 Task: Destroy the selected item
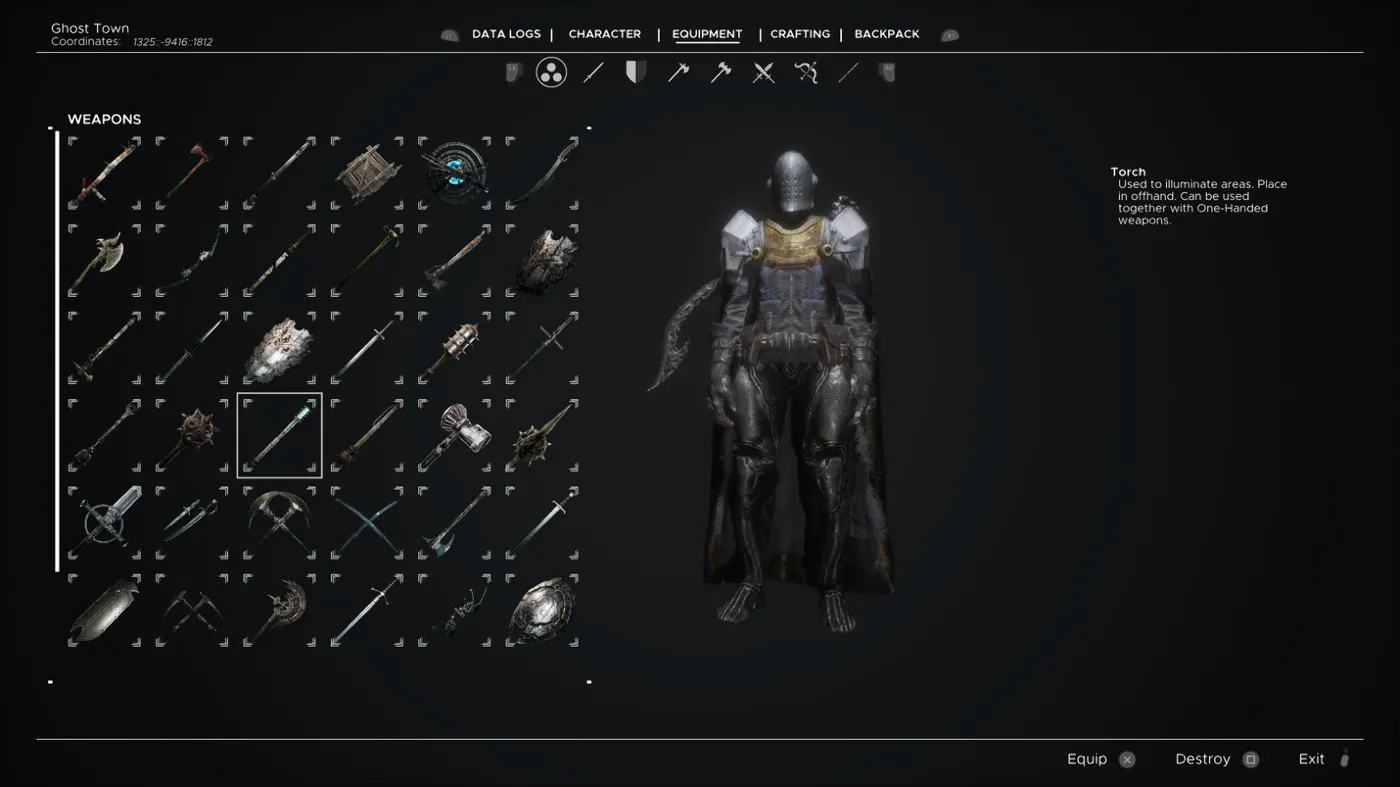click(1216, 759)
